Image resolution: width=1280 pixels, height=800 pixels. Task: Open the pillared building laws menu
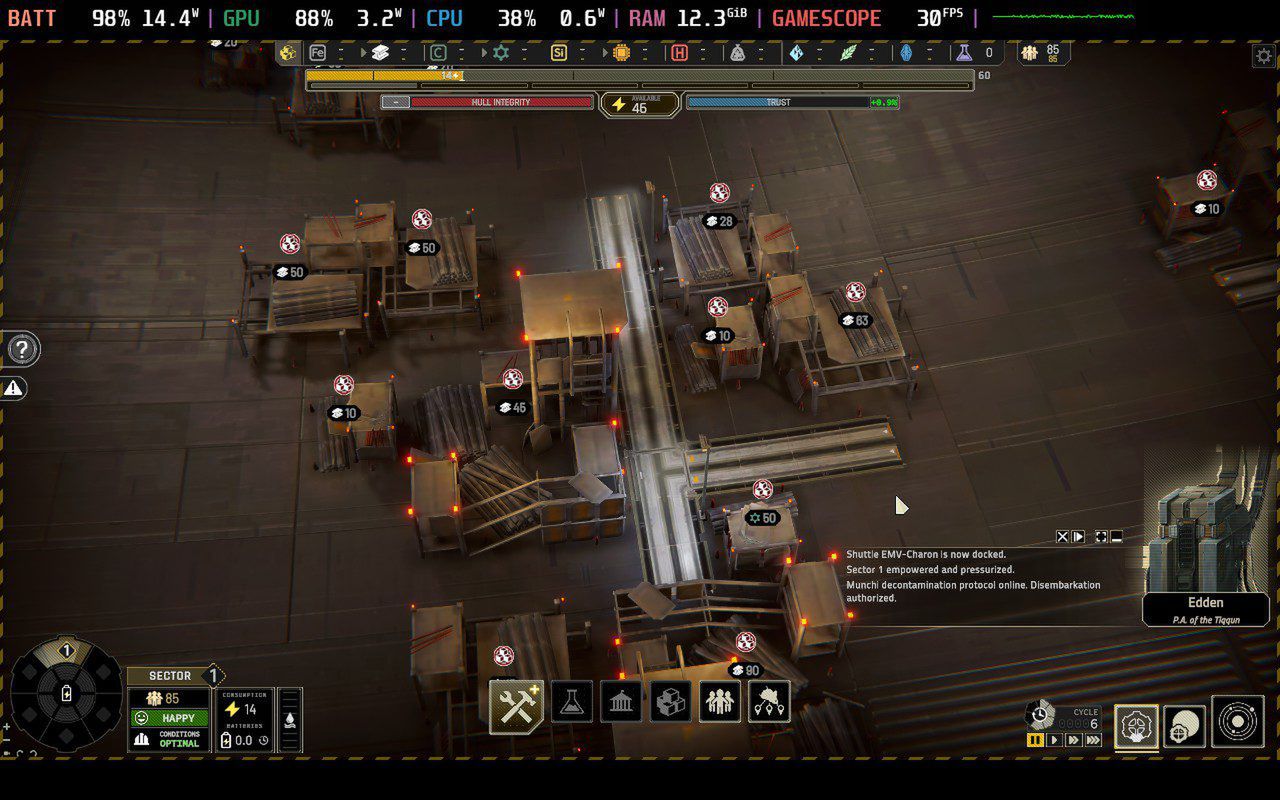pos(621,703)
